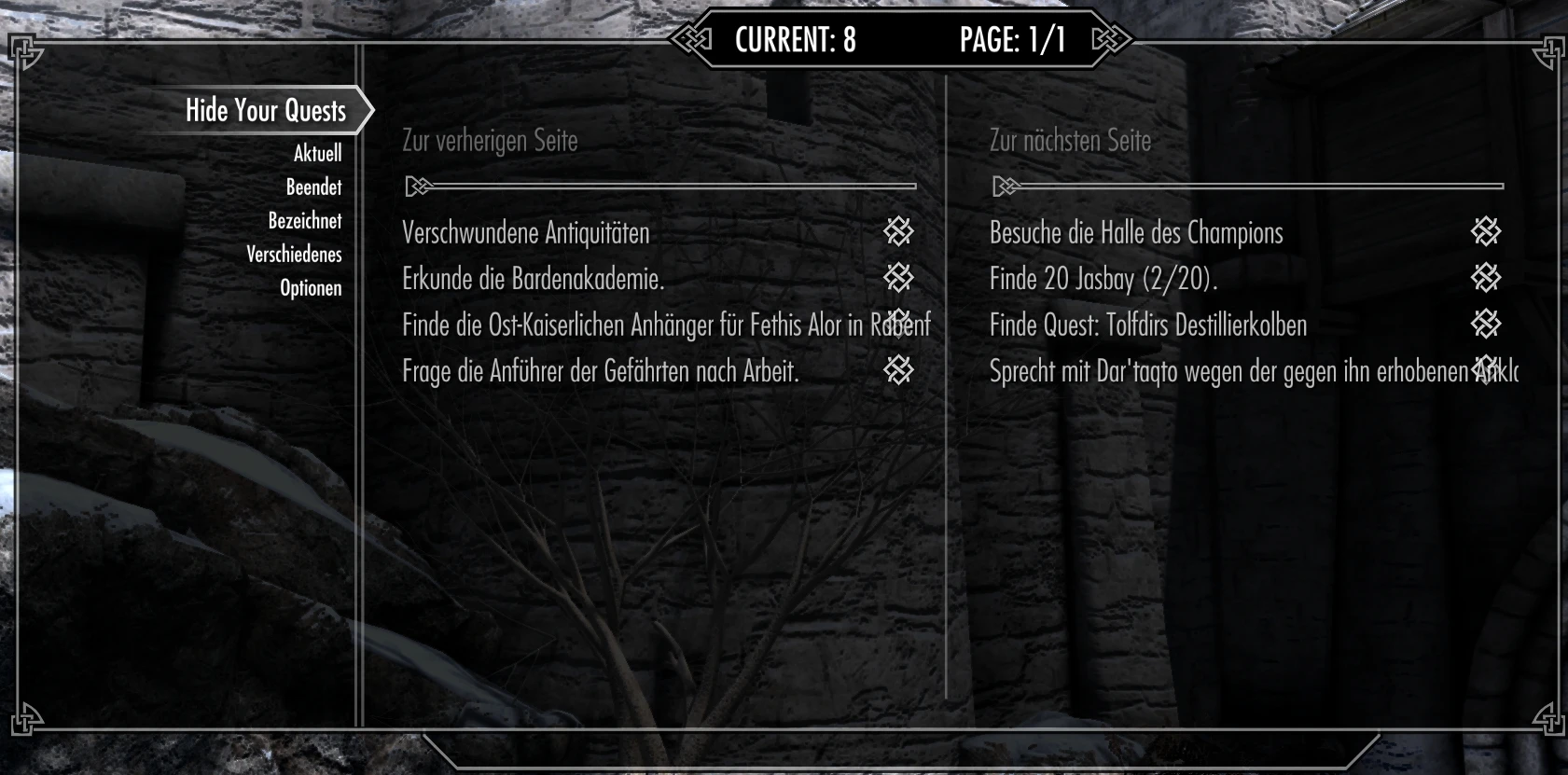Hide the quest Frage die Anführer der Gefährten

click(900, 370)
